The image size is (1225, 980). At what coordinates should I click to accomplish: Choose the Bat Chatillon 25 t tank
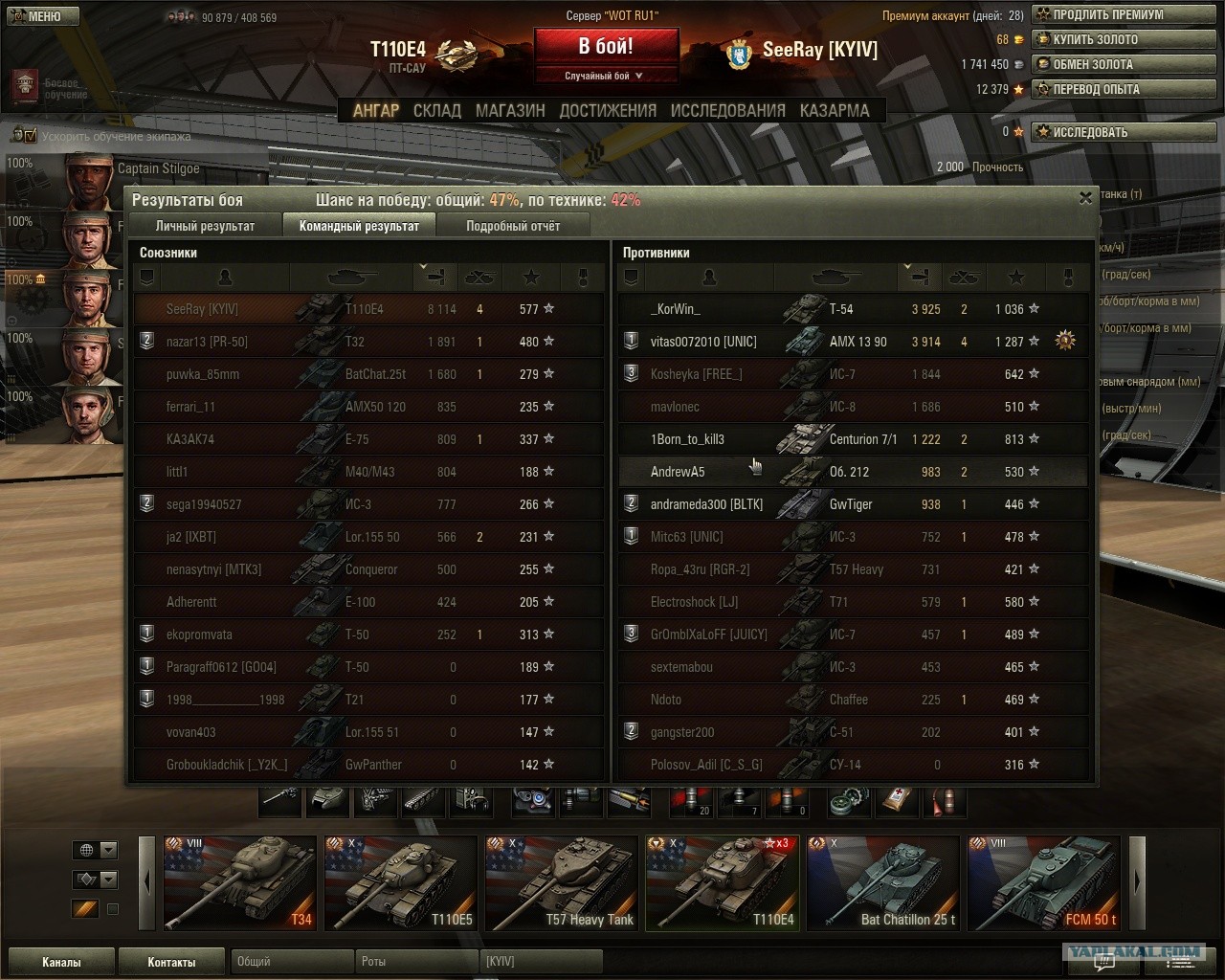click(882, 882)
